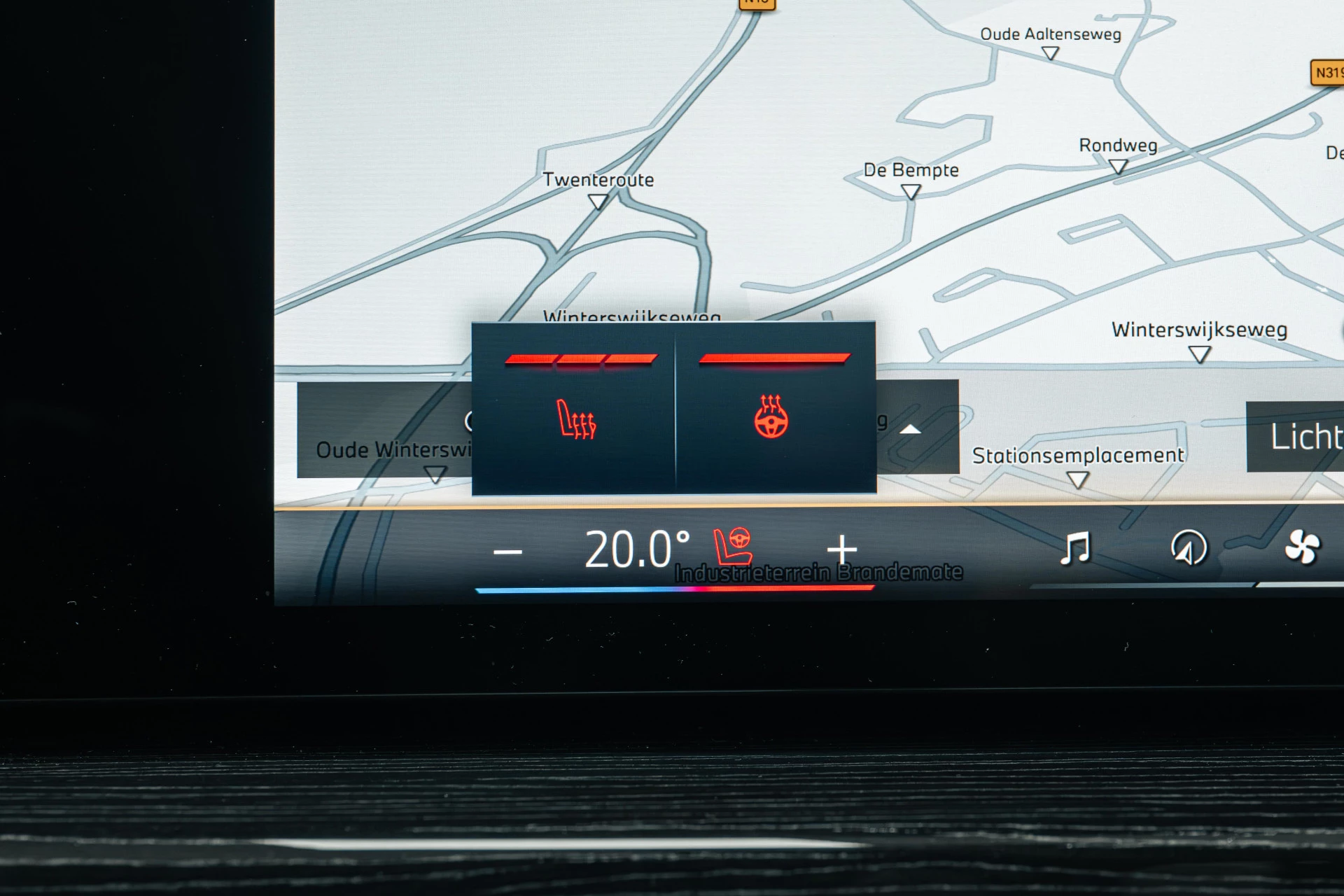Viewport: 1344px width, 896px height.
Task: Open the navigation compass arrow icon
Action: tap(1189, 548)
